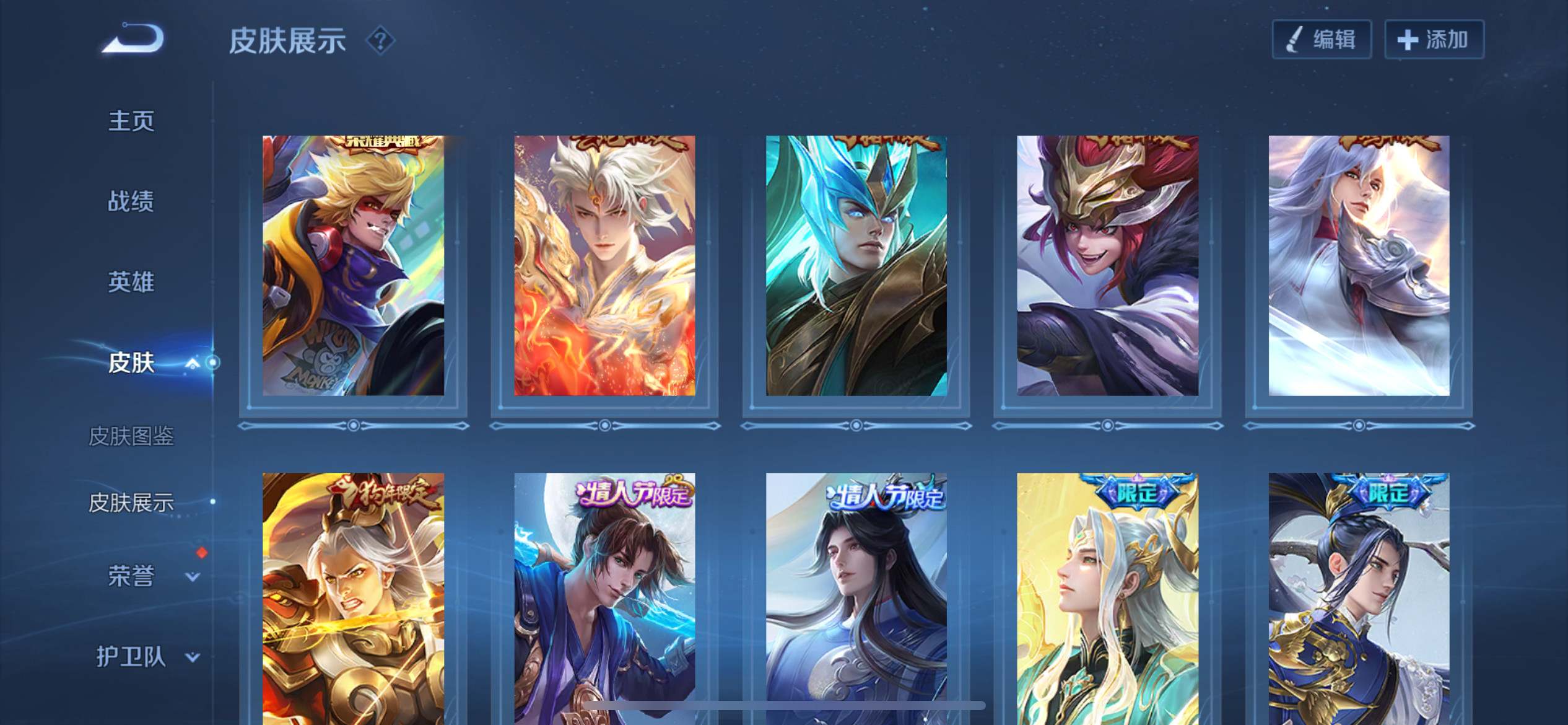Select the silver-haired swordsman in white skin card
The height and width of the screenshot is (725, 1568).
tap(1359, 265)
